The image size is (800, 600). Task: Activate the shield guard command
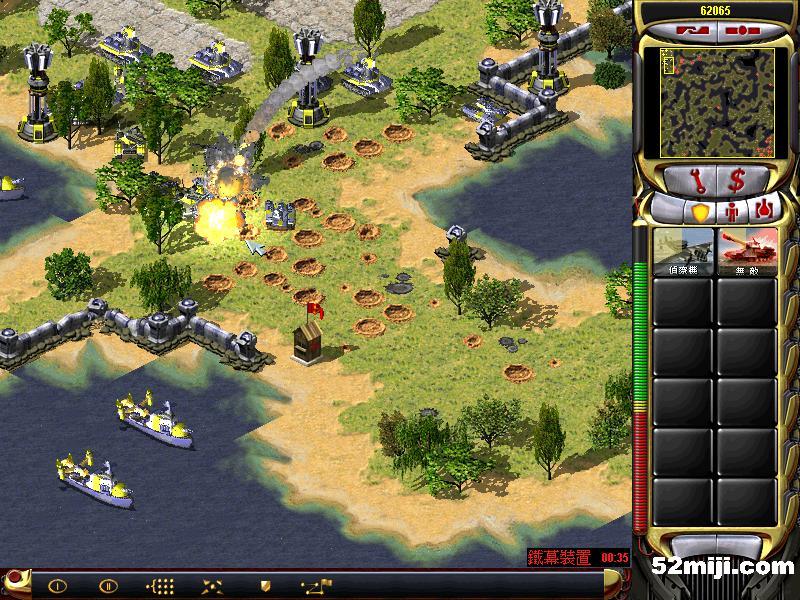coord(265,586)
